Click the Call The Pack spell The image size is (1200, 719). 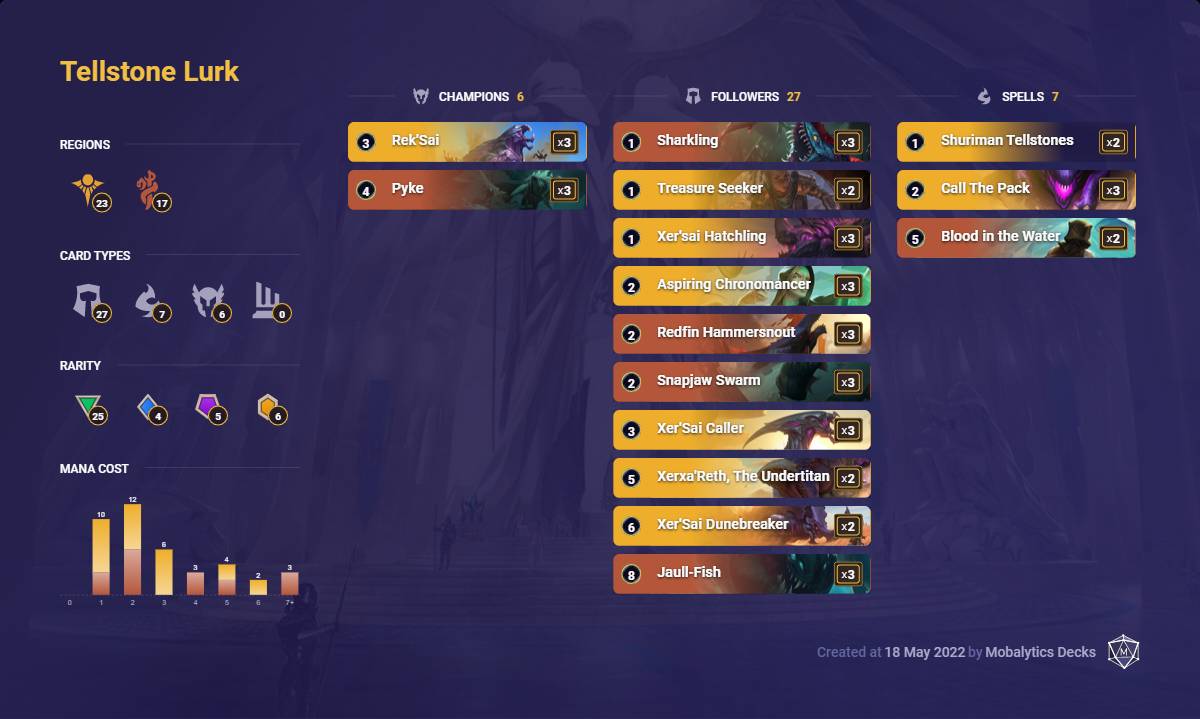point(1016,190)
